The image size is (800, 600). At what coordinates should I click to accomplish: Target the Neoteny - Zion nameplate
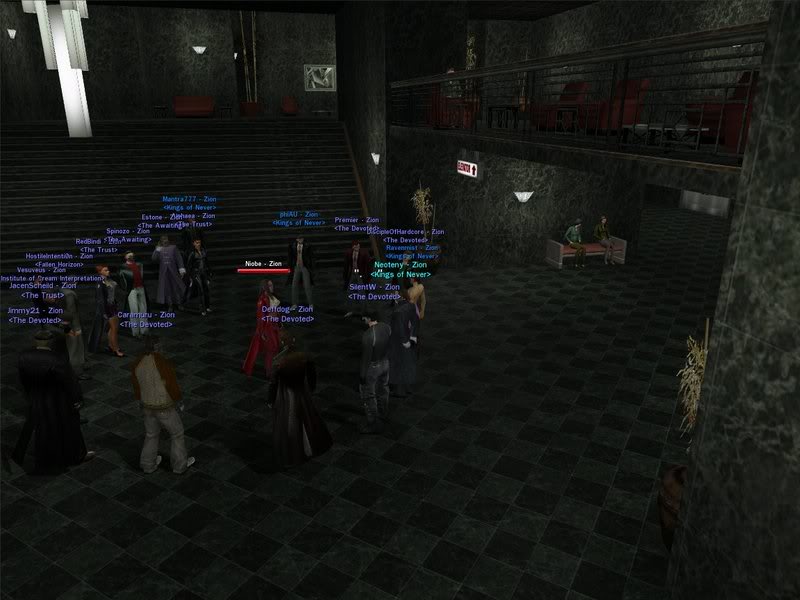coord(400,265)
